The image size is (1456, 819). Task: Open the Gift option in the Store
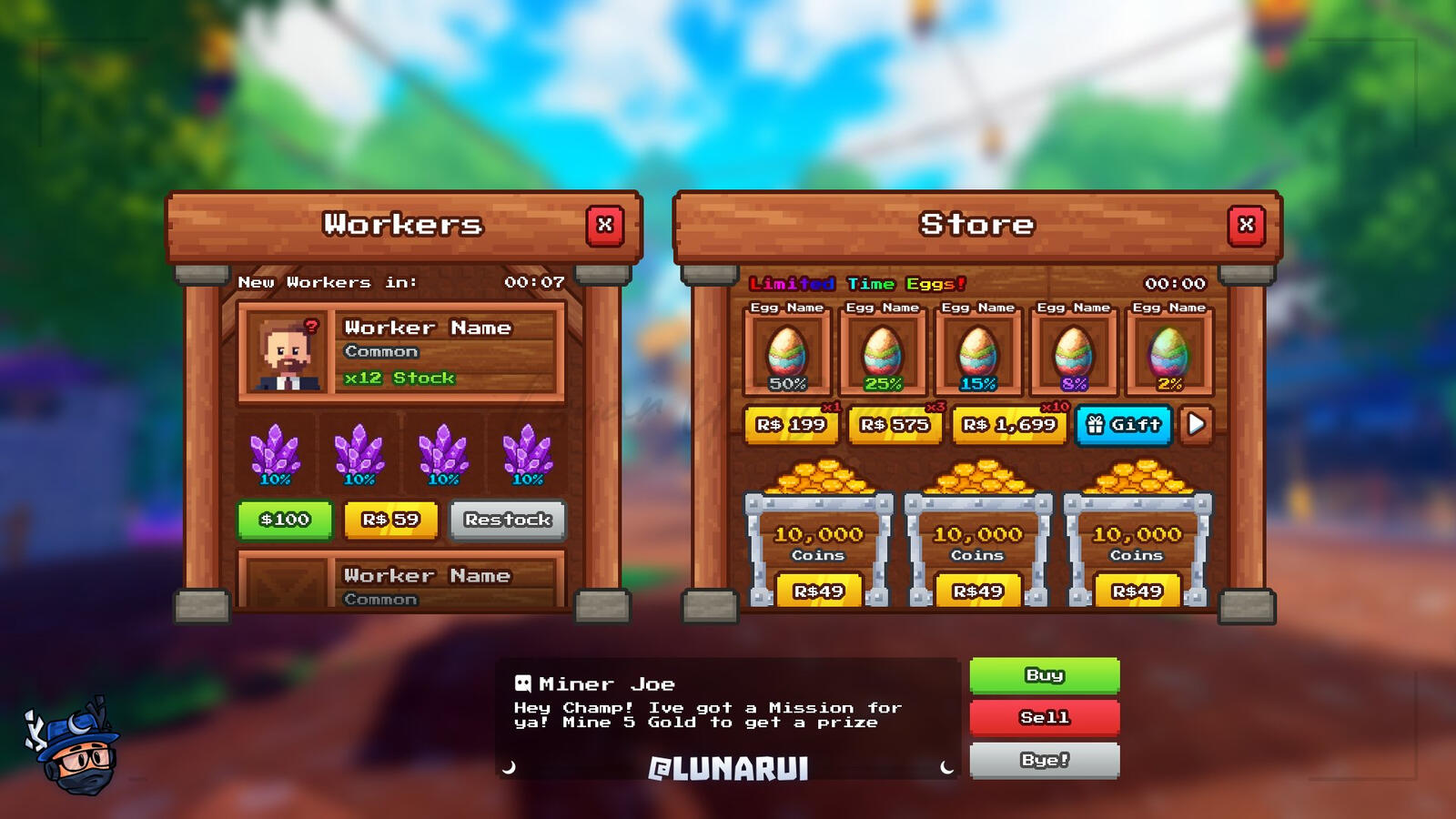(1123, 425)
